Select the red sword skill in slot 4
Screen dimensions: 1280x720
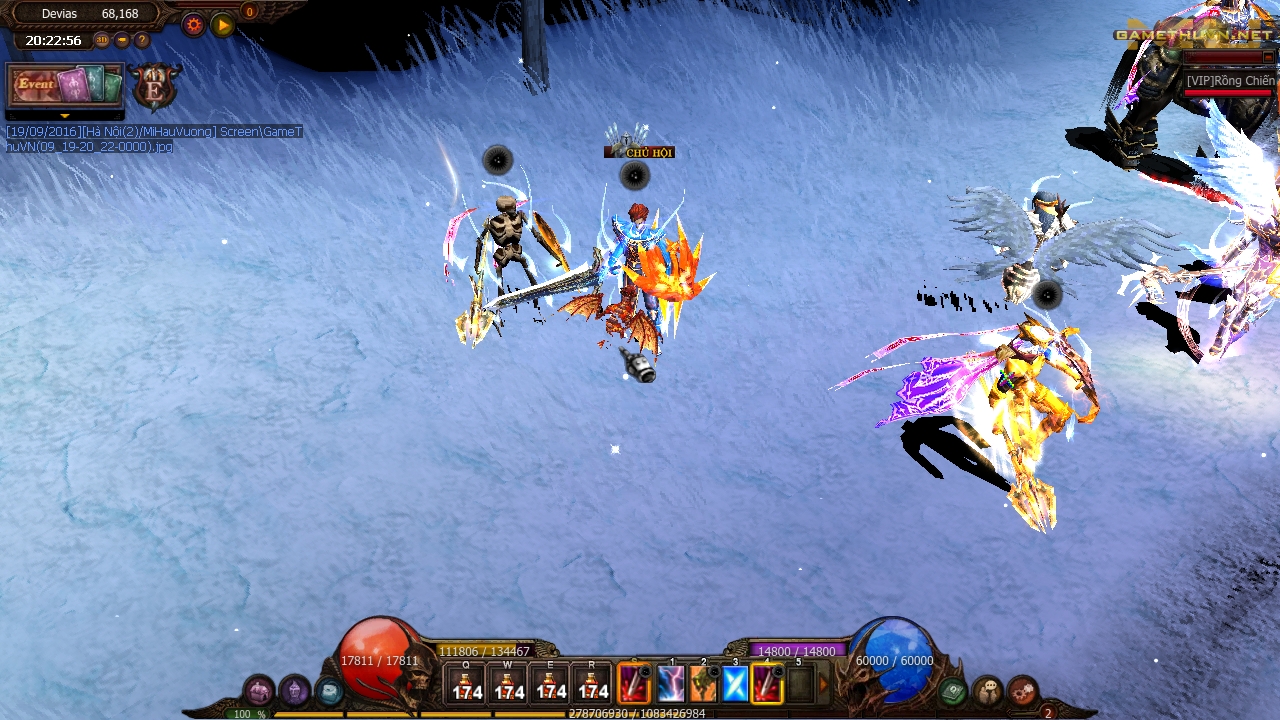767,683
